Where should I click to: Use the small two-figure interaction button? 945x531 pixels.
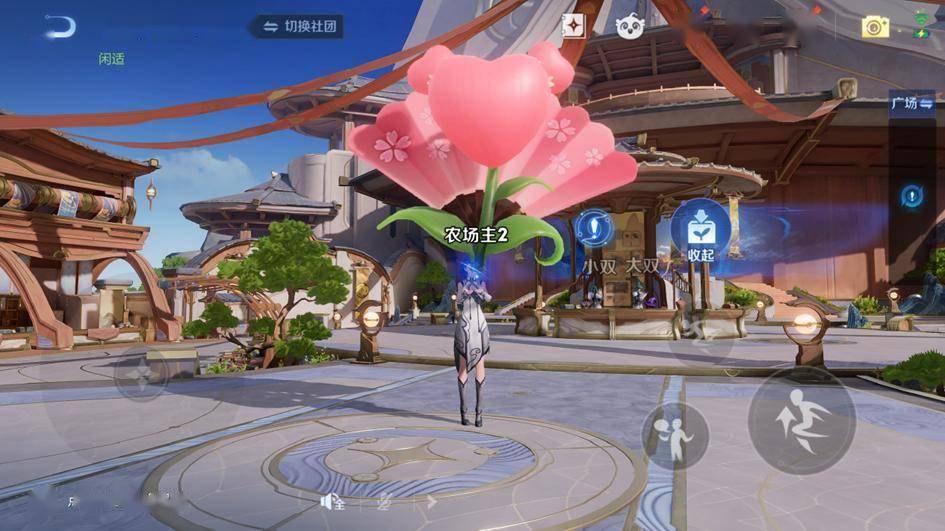[x=675, y=436]
